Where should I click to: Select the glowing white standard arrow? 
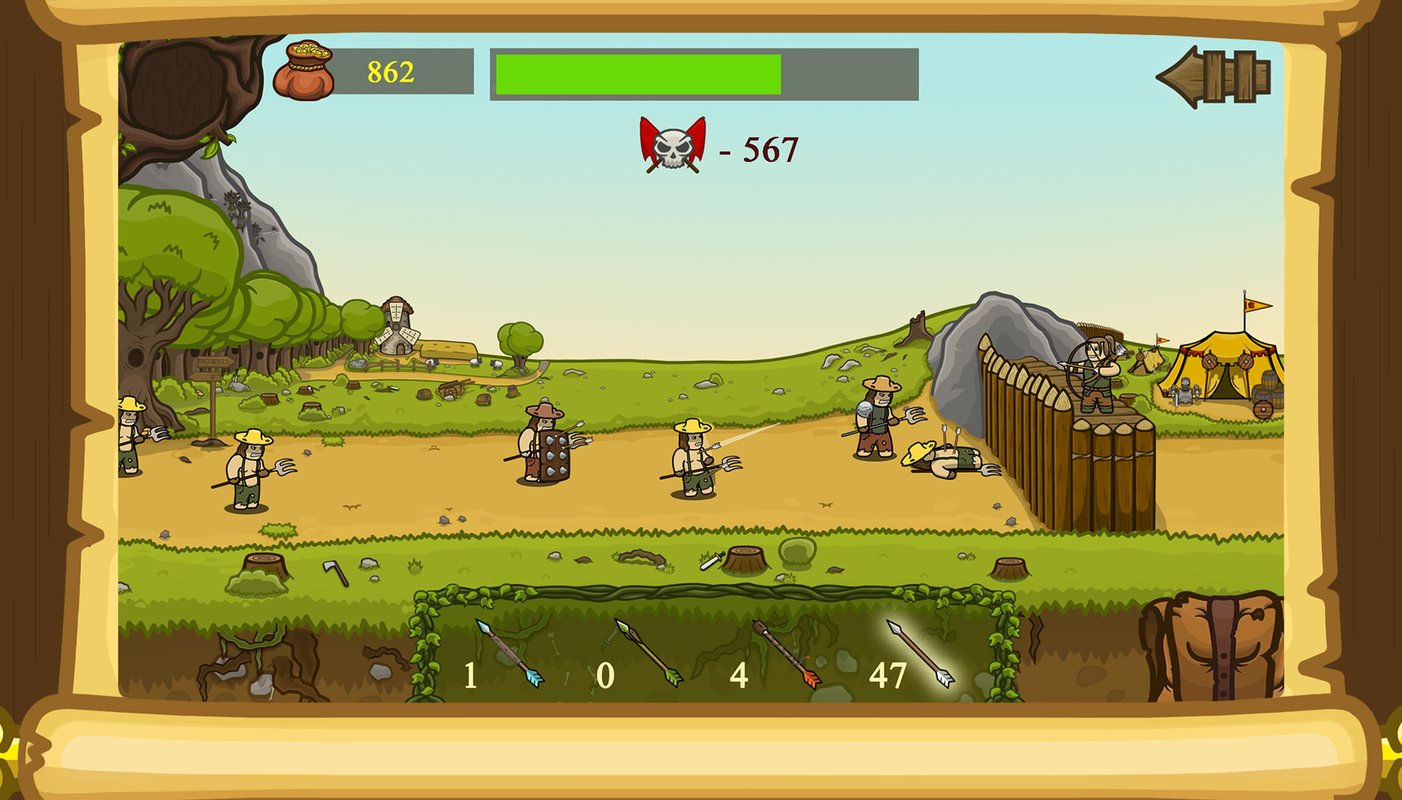[920, 654]
